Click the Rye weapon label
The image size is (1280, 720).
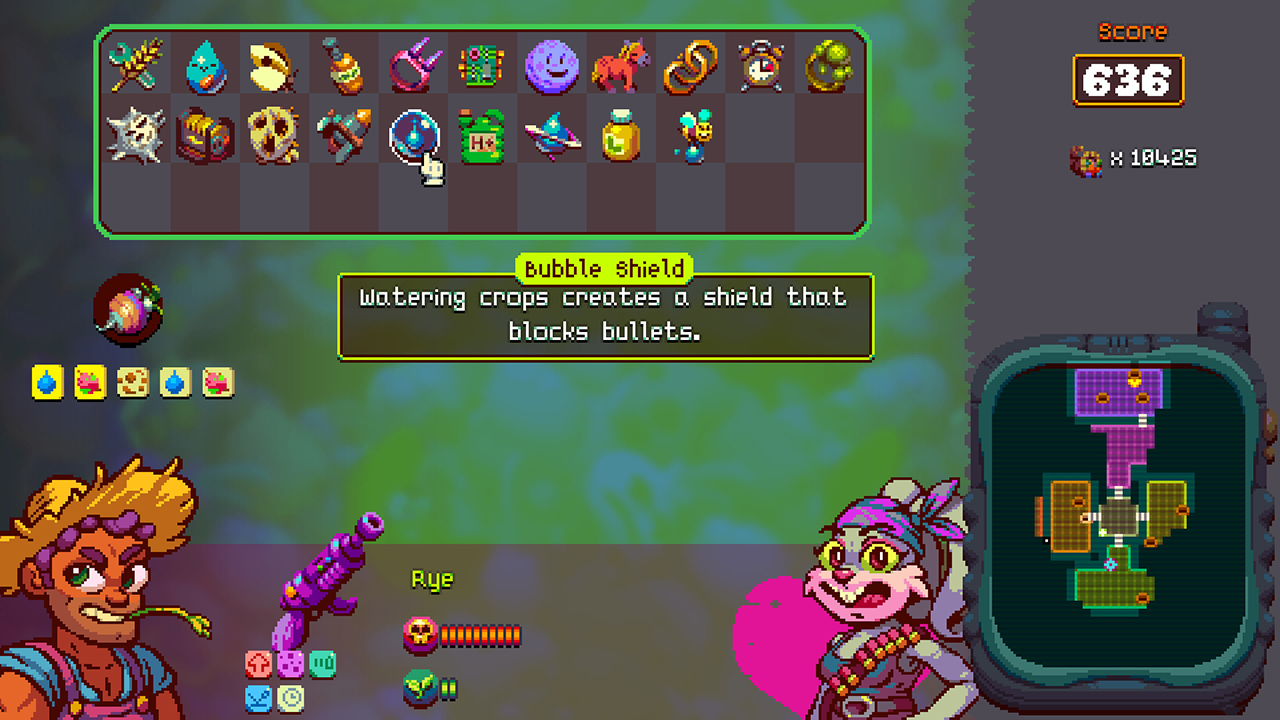430,578
